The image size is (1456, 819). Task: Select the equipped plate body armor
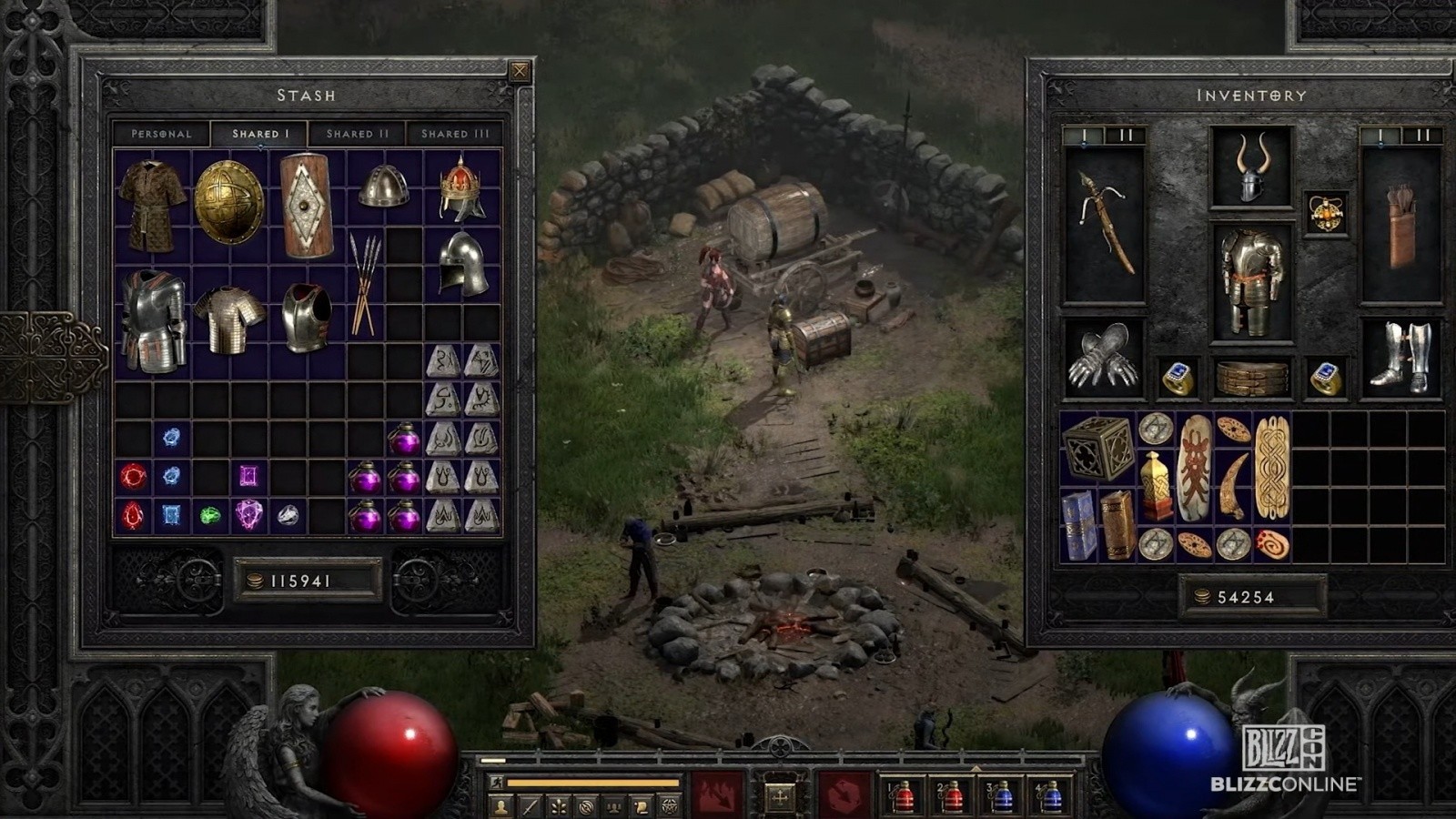pyautogui.click(x=1251, y=281)
